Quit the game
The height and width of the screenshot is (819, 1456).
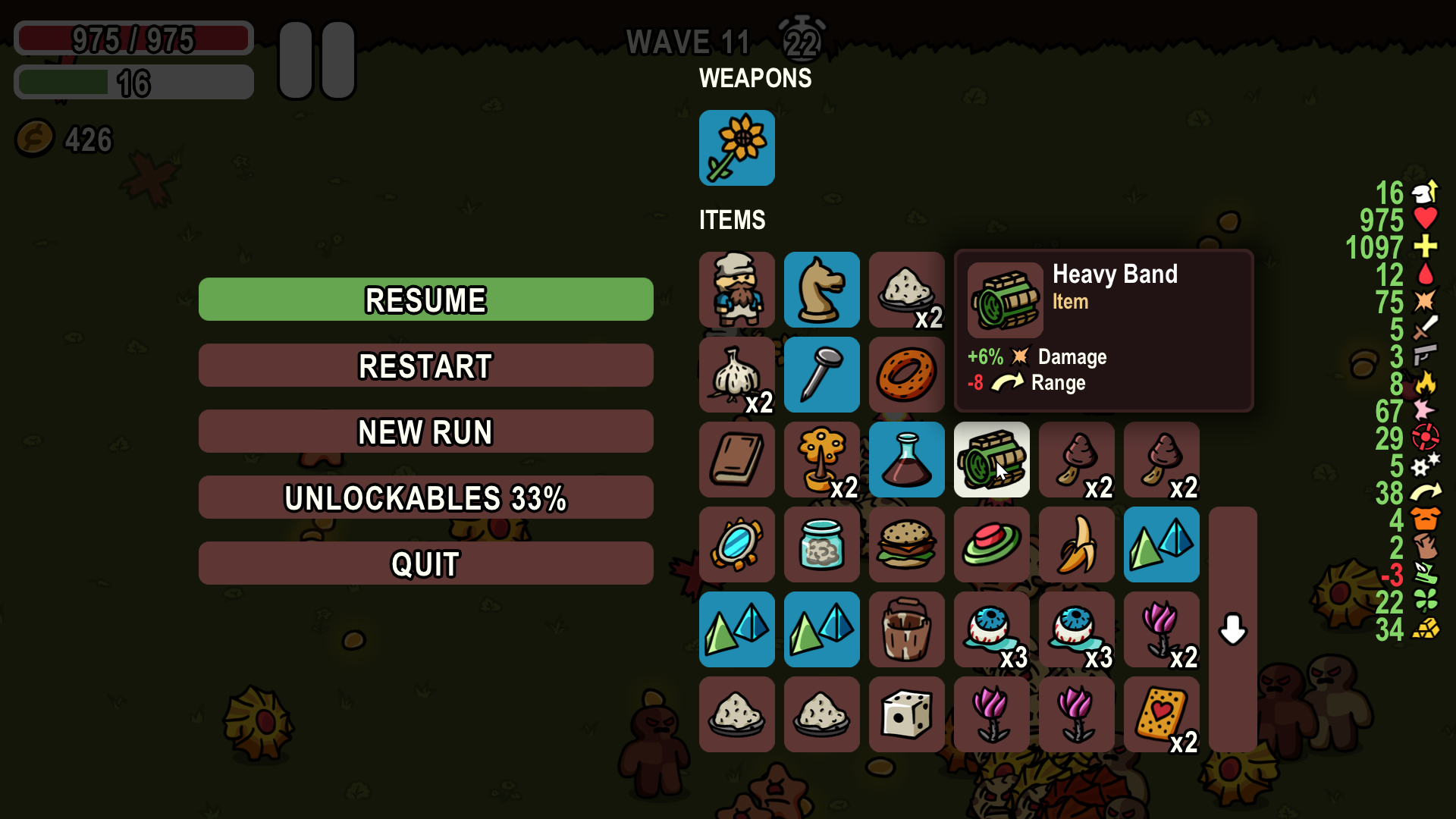tap(425, 563)
